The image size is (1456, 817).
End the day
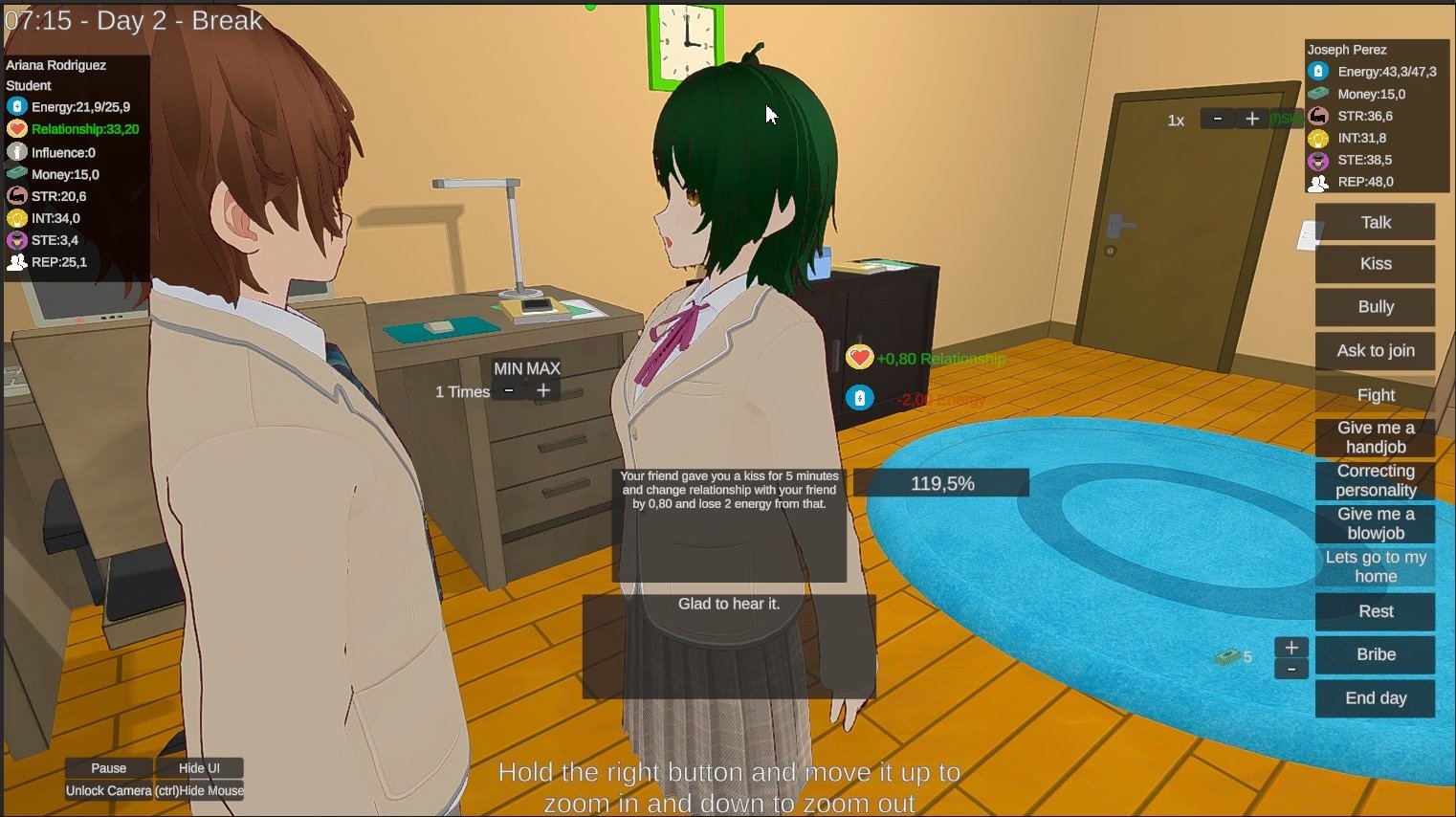point(1375,698)
